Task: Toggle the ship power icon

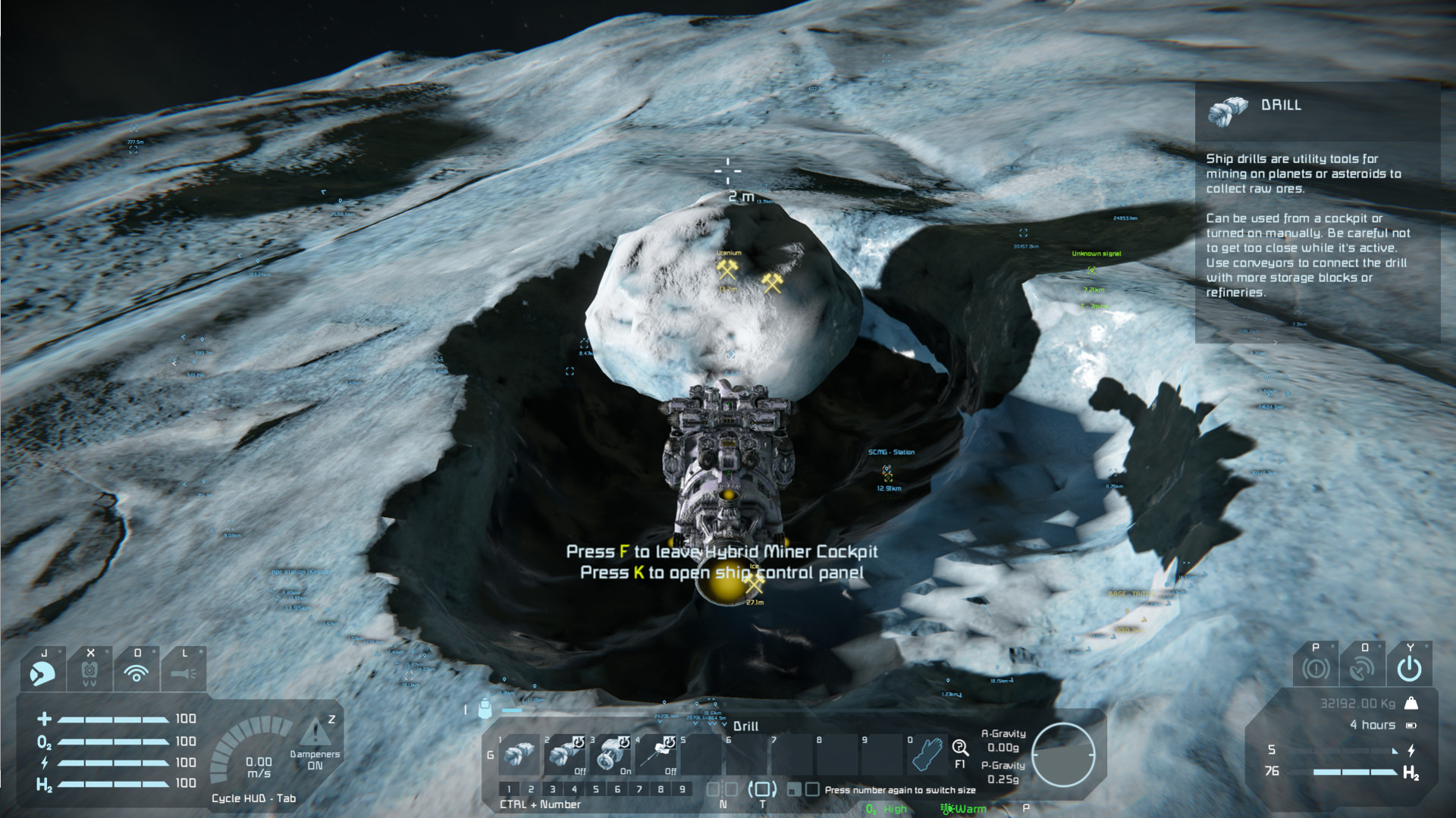Action: 1409,668
